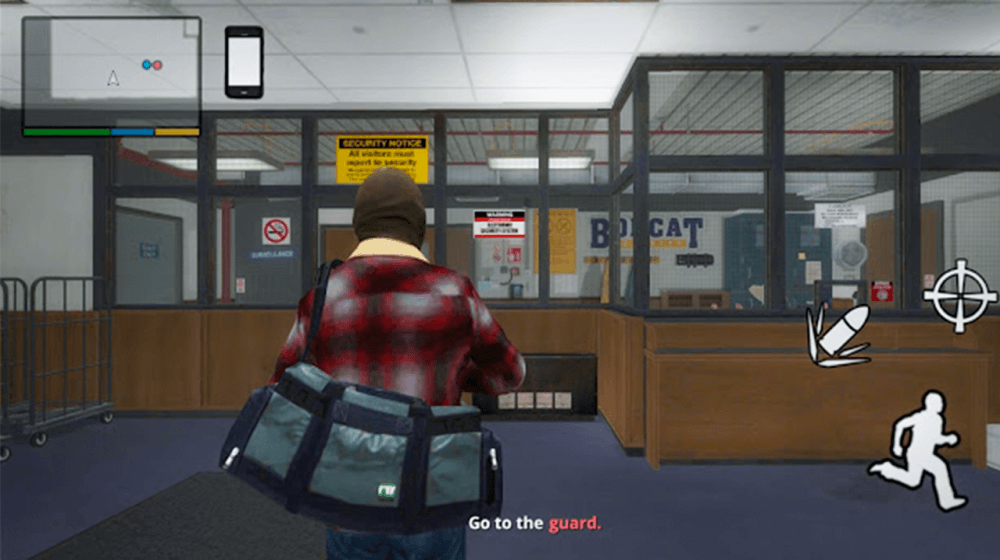Activate the crosshair aim button
This screenshot has height=560, width=1000.
click(959, 295)
